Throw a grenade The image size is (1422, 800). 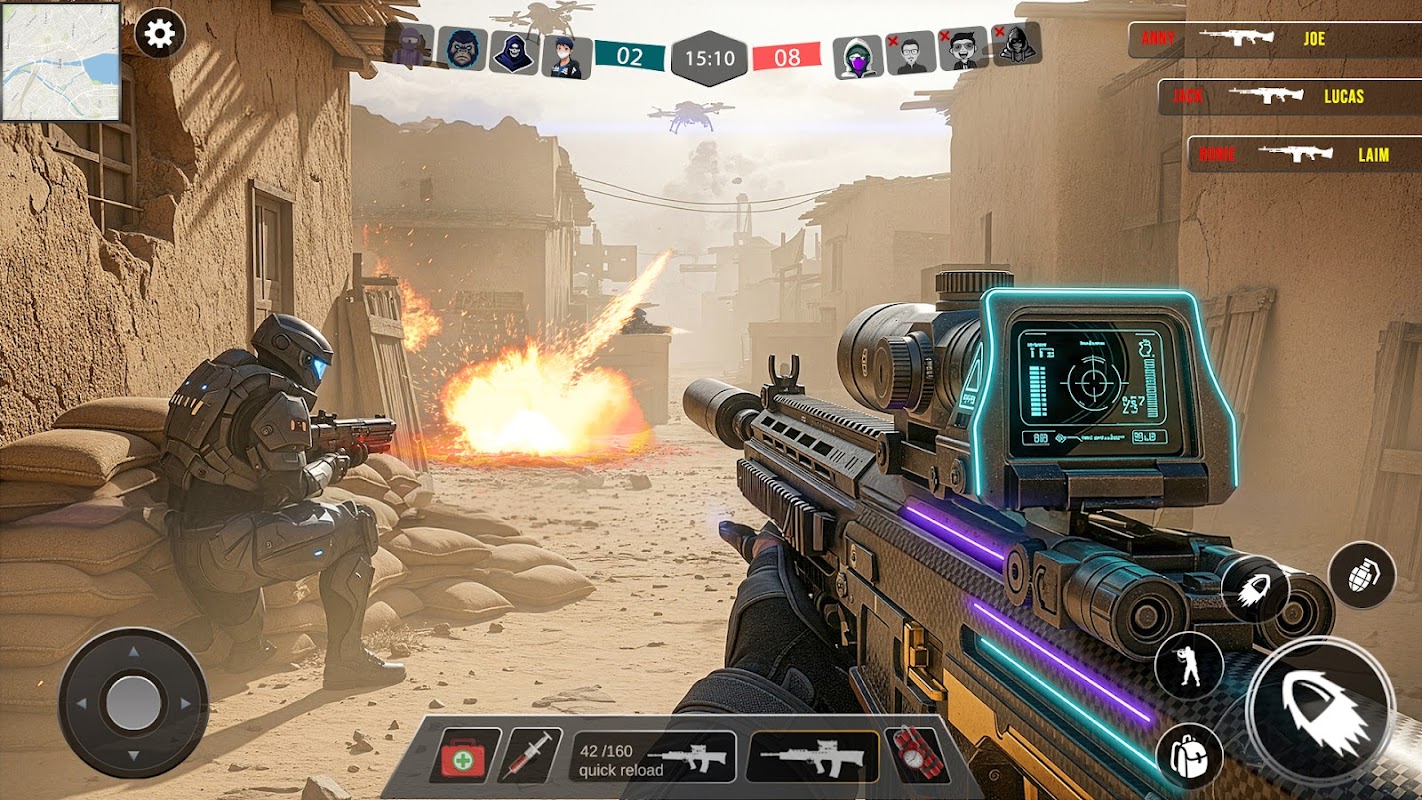pos(1361,577)
